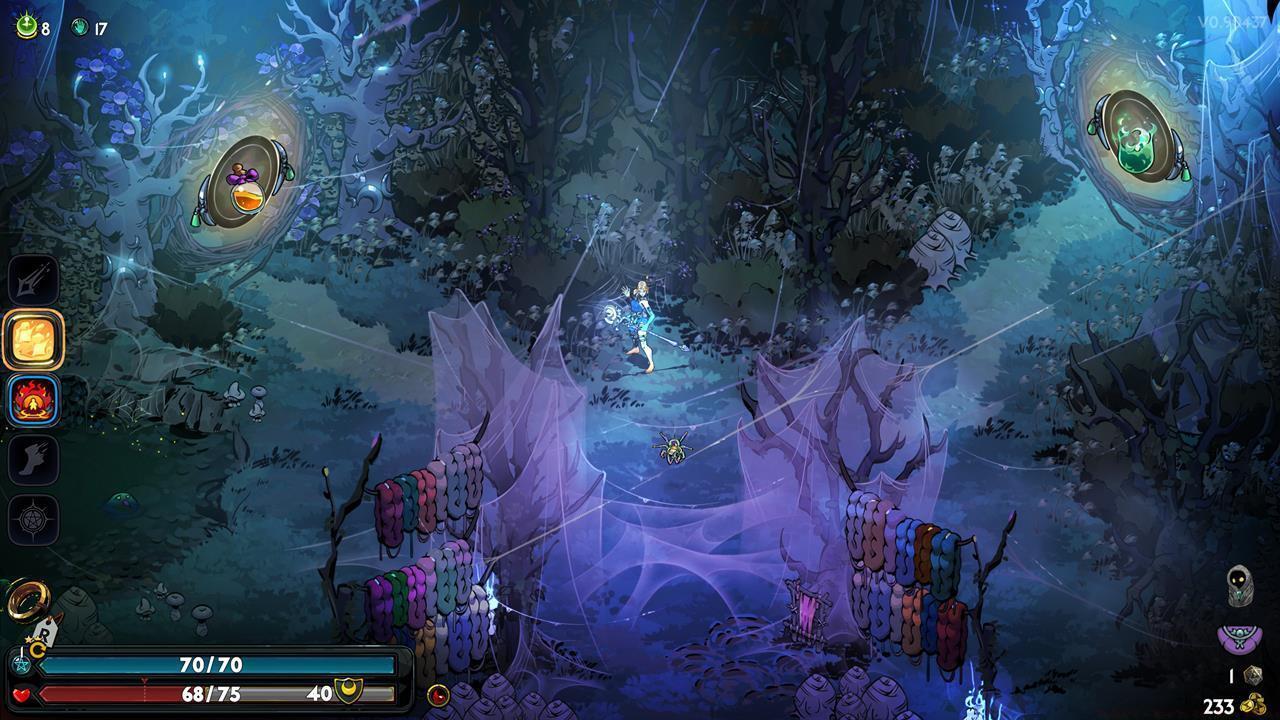The image size is (1280, 720).
Task: Click the red crescent orb near the shield value
Action: [438, 695]
